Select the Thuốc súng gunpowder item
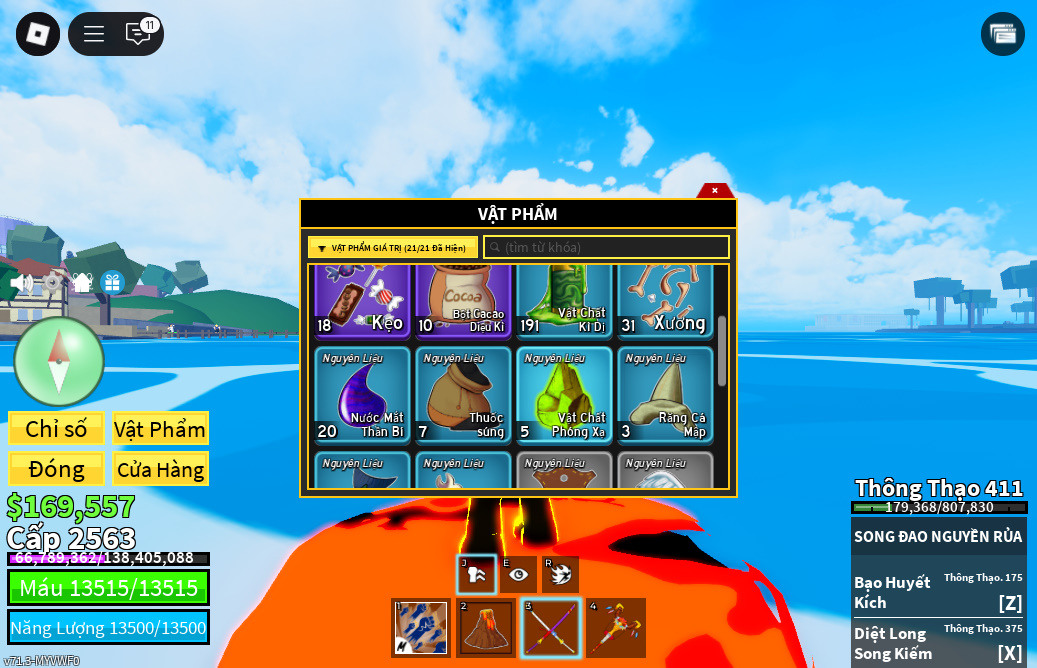1037x668 pixels. coord(463,394)
